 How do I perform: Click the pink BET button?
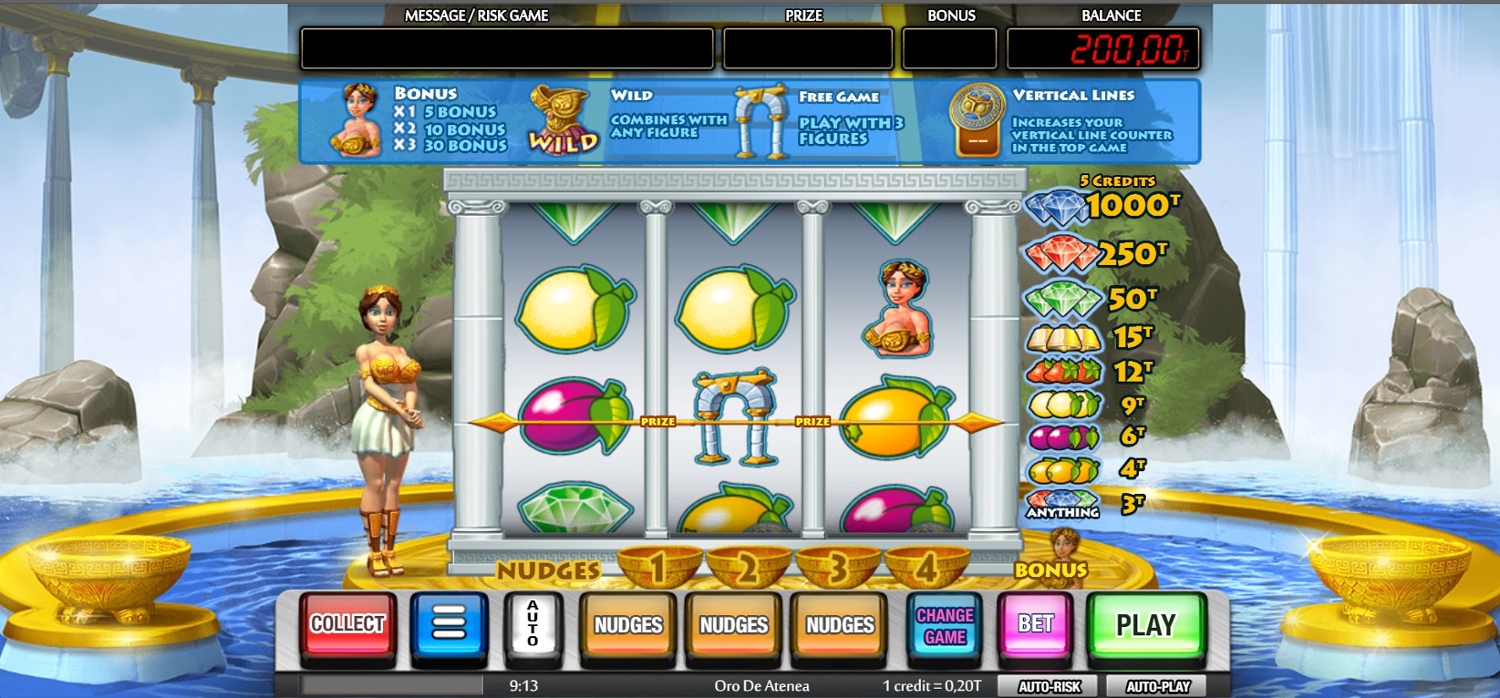point(1035,626)
